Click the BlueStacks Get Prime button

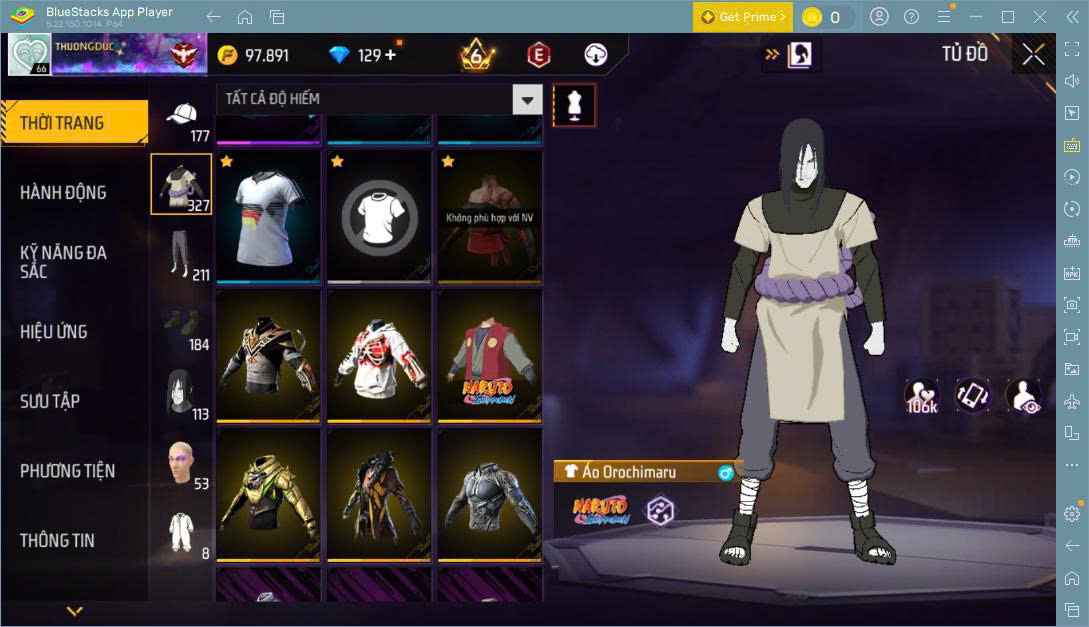743,17
